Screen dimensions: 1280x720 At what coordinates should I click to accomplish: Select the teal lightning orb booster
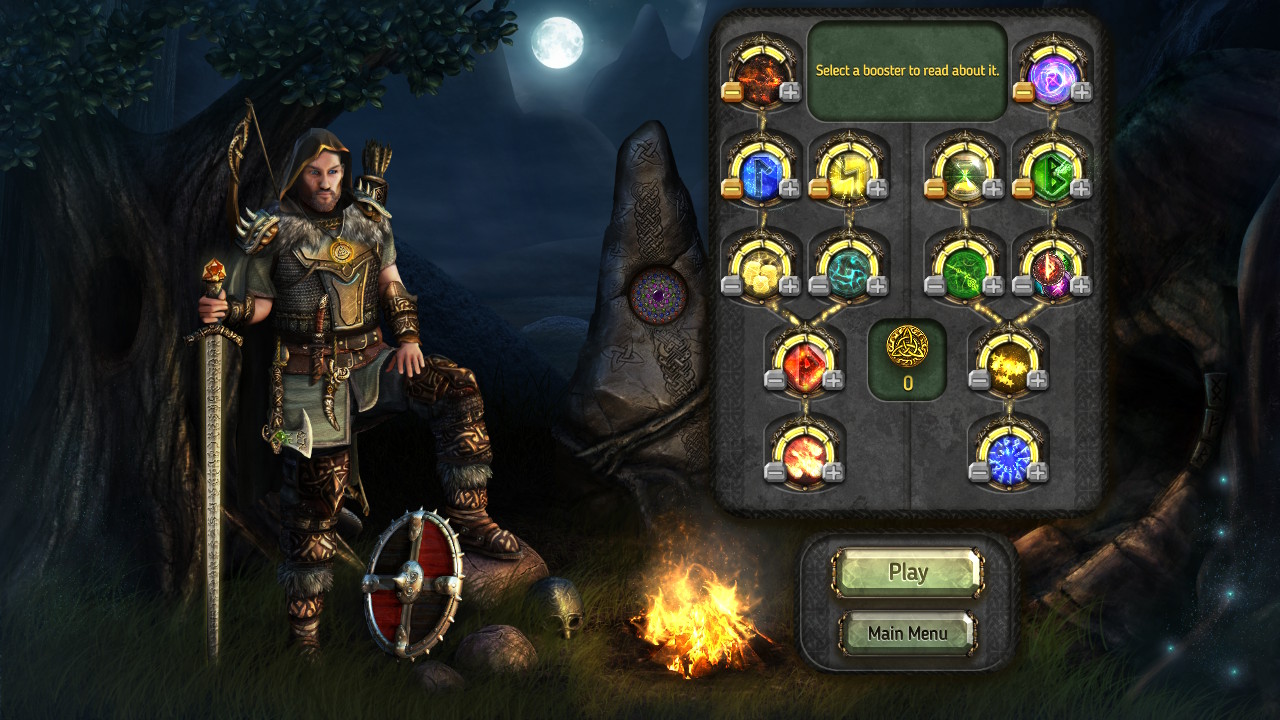point(846,270)
